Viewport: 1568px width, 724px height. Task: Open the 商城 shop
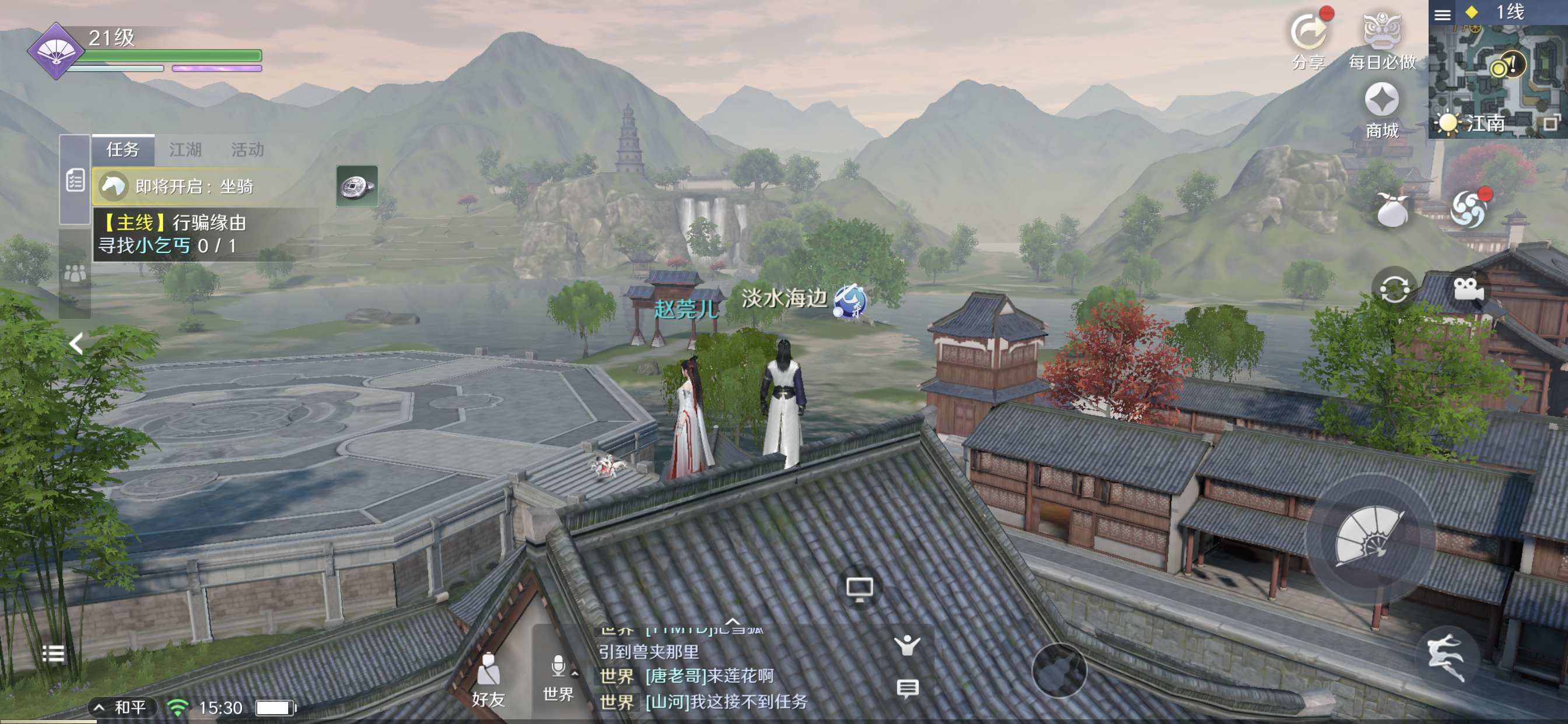(1381, 110)
